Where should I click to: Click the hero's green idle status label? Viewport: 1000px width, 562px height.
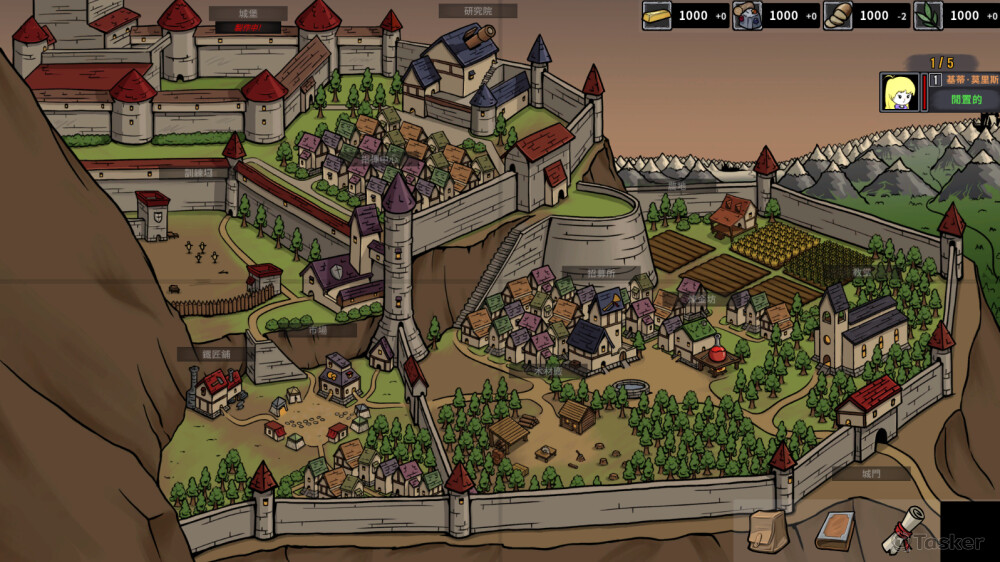(x=966, y=100)
